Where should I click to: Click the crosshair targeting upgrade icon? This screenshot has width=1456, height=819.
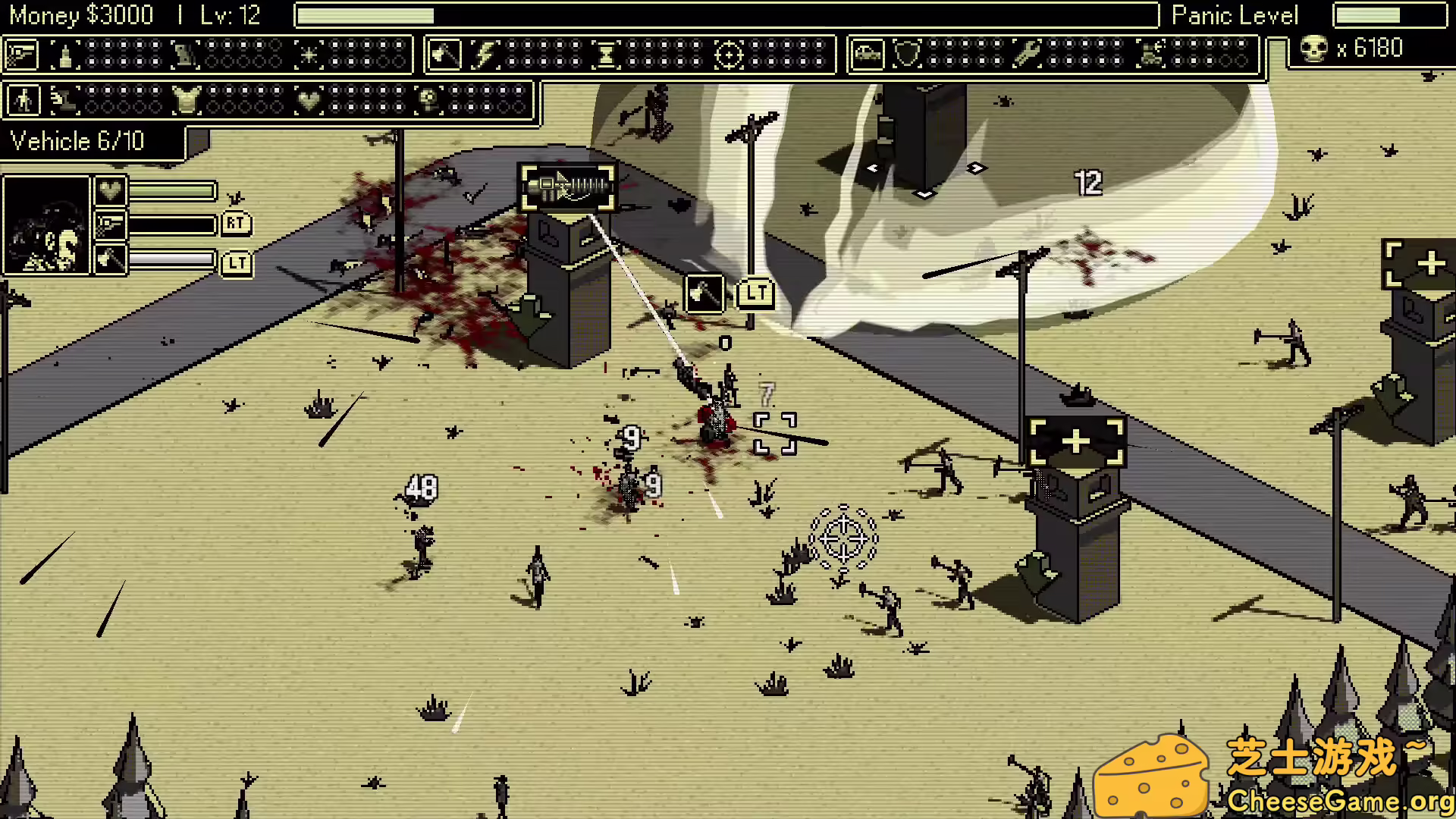[729, 55]
